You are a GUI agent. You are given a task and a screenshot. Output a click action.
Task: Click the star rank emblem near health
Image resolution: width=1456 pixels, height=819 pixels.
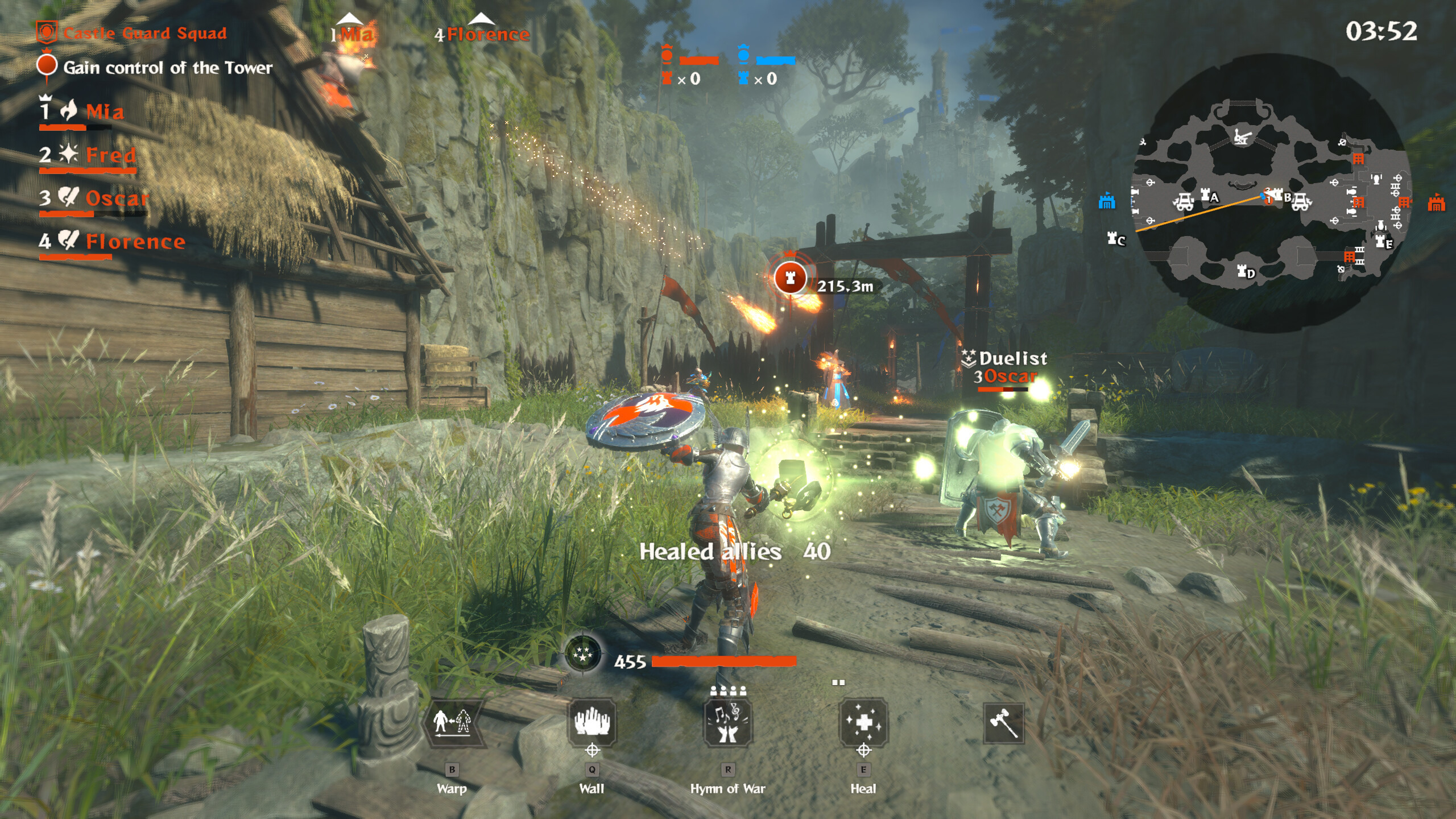pos(583,654)
